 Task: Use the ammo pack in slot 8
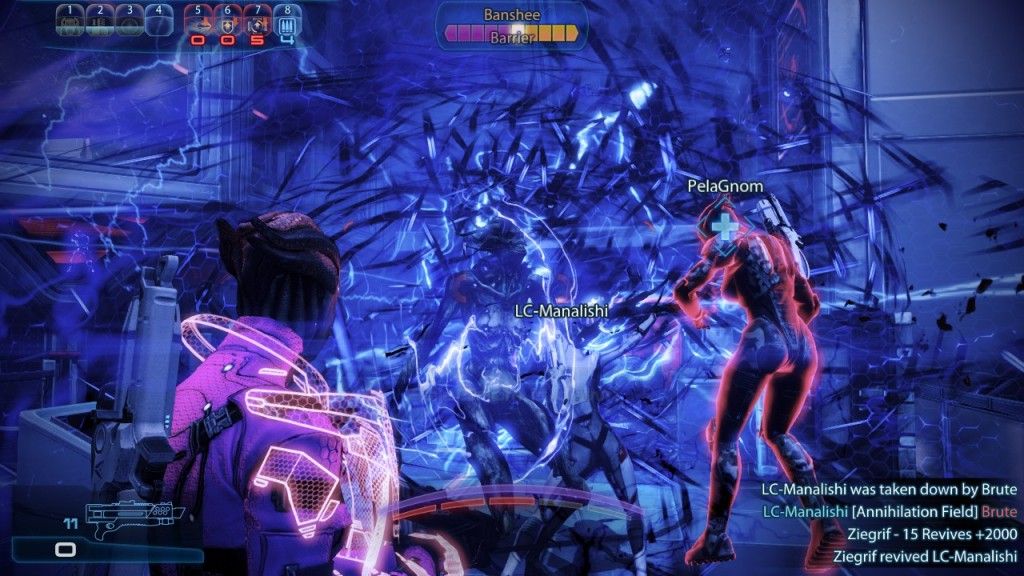point(288,23)
